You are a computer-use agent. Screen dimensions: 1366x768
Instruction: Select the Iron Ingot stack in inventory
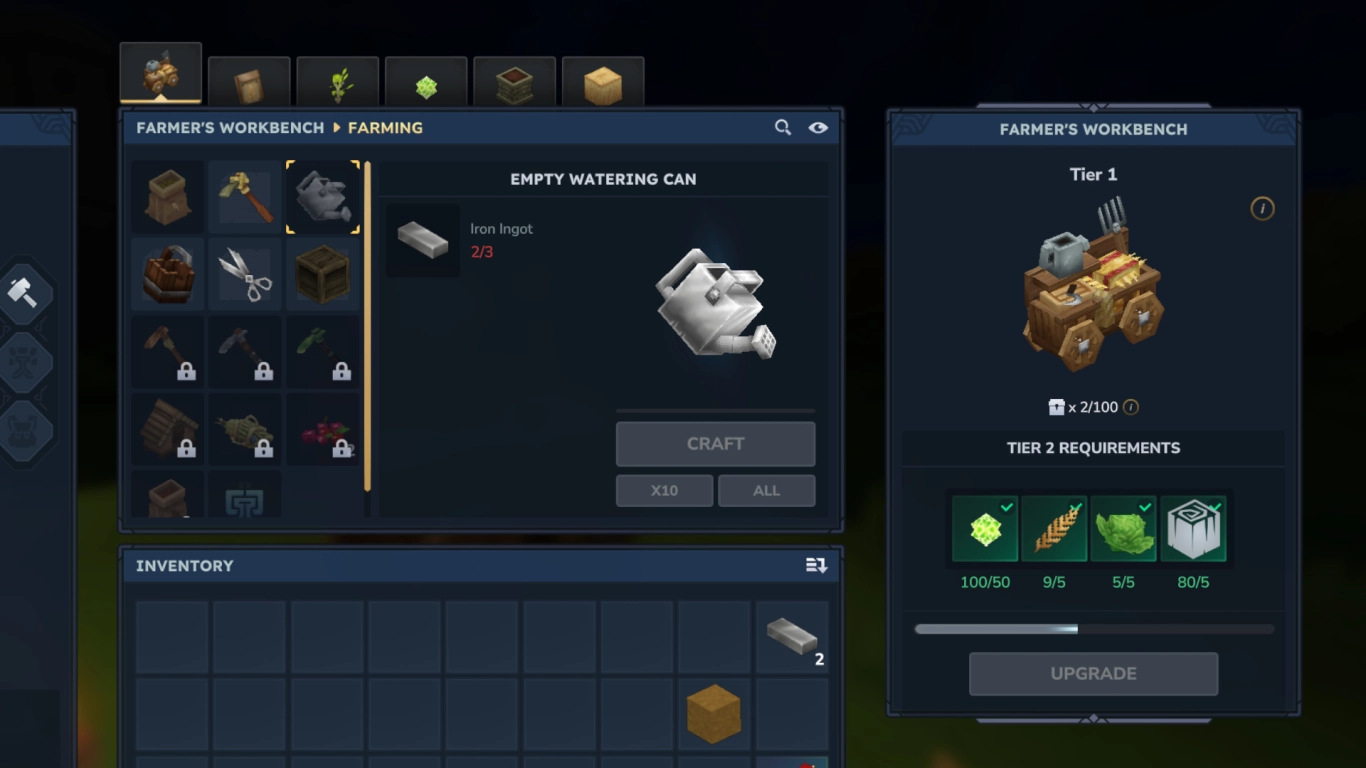(791, 637)
